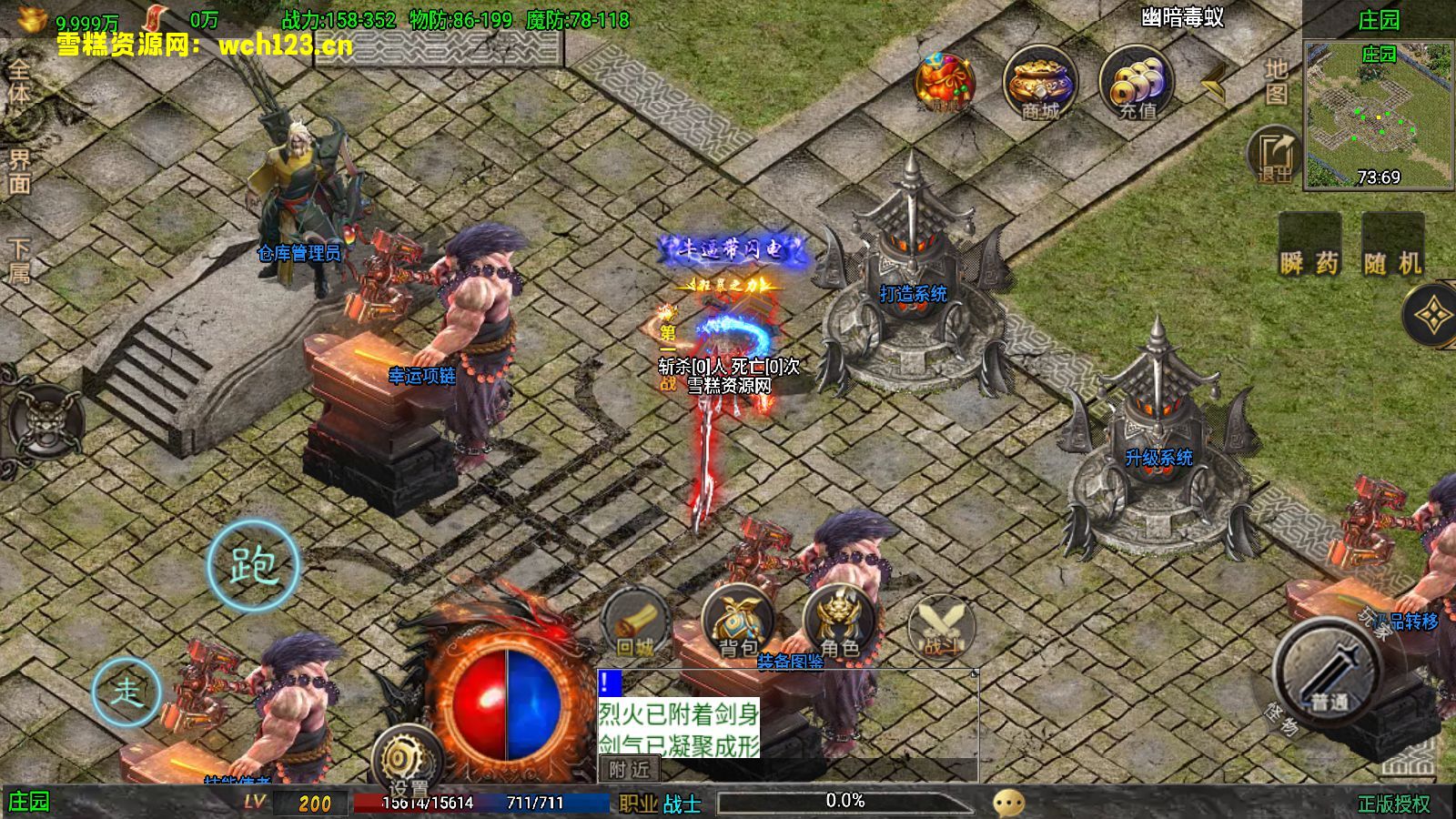Collapse the top icon row with the gold arrow
1456x819 pixels.
click(1214, 84)
